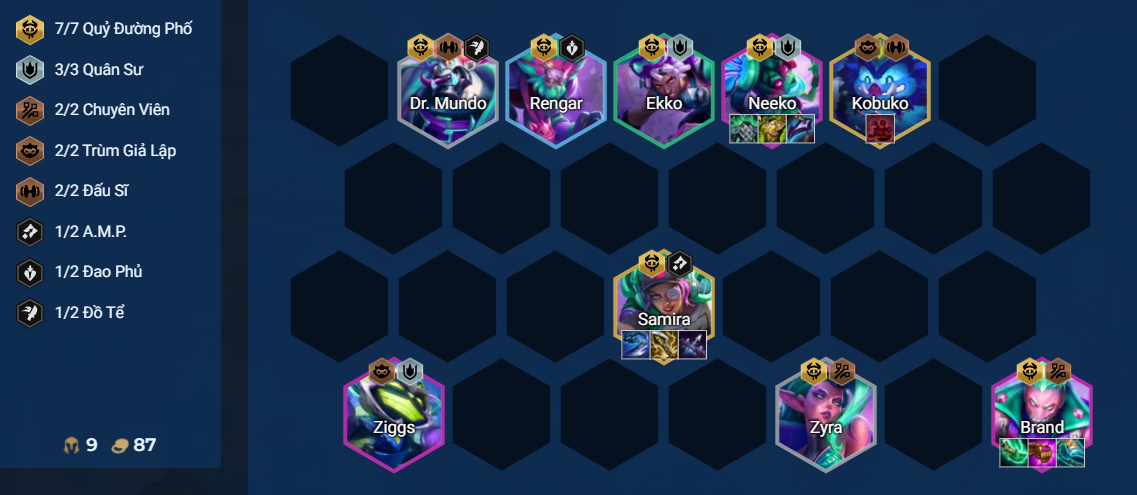Inspect Kobuko's red equipped item
Image resolution: width=1137 pixels, height=495 pixels.
coord(880,129)
